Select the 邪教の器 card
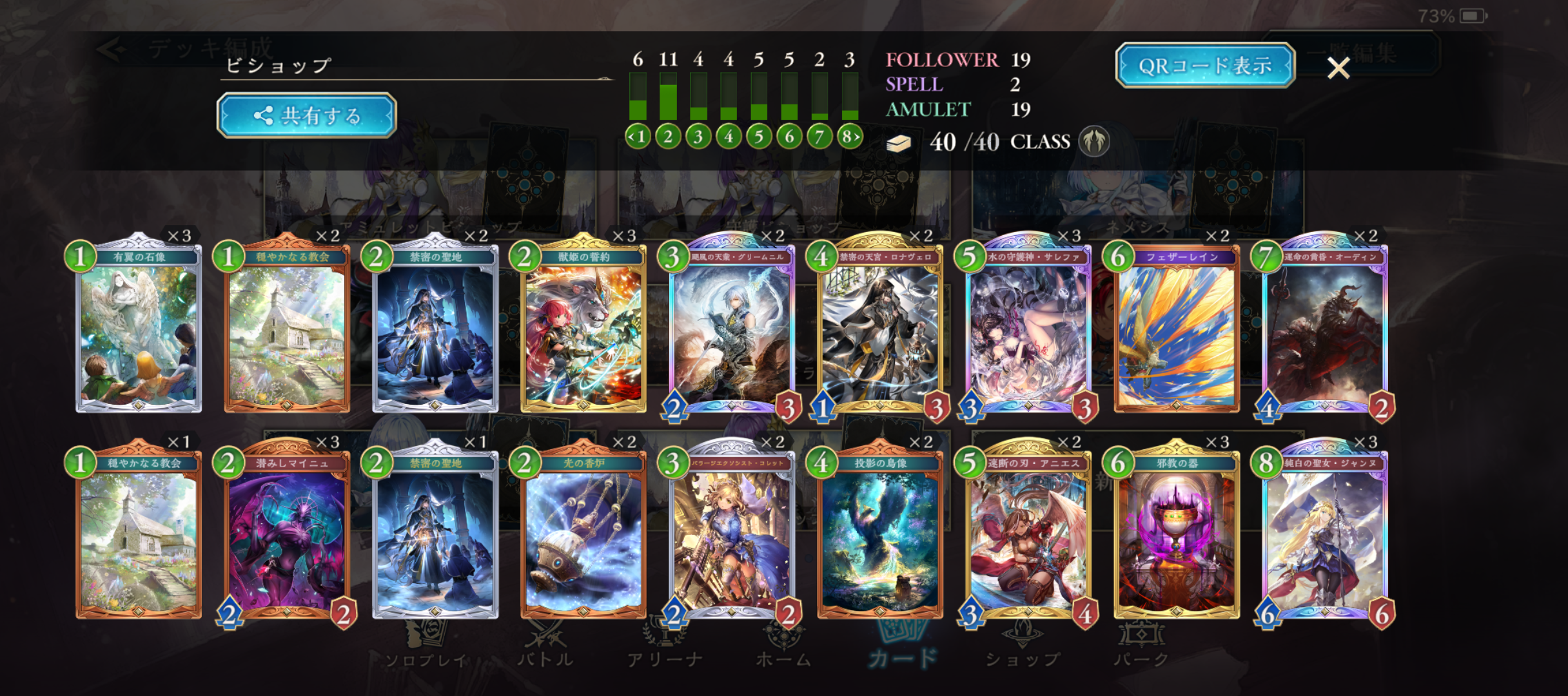 [x=1177, y=535]
